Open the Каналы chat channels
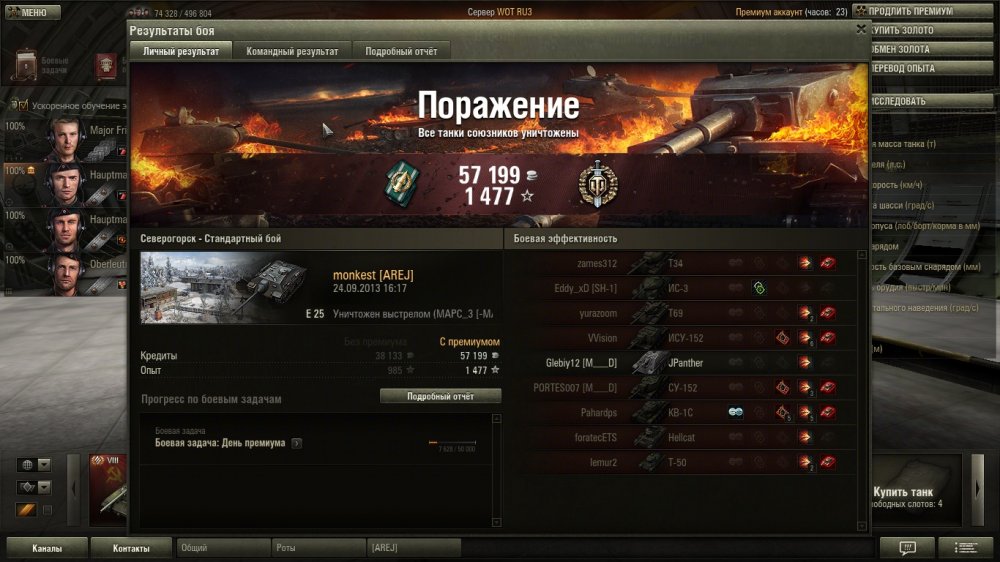This screenshot has height=562, width=1000. click(x=46, y=548)
